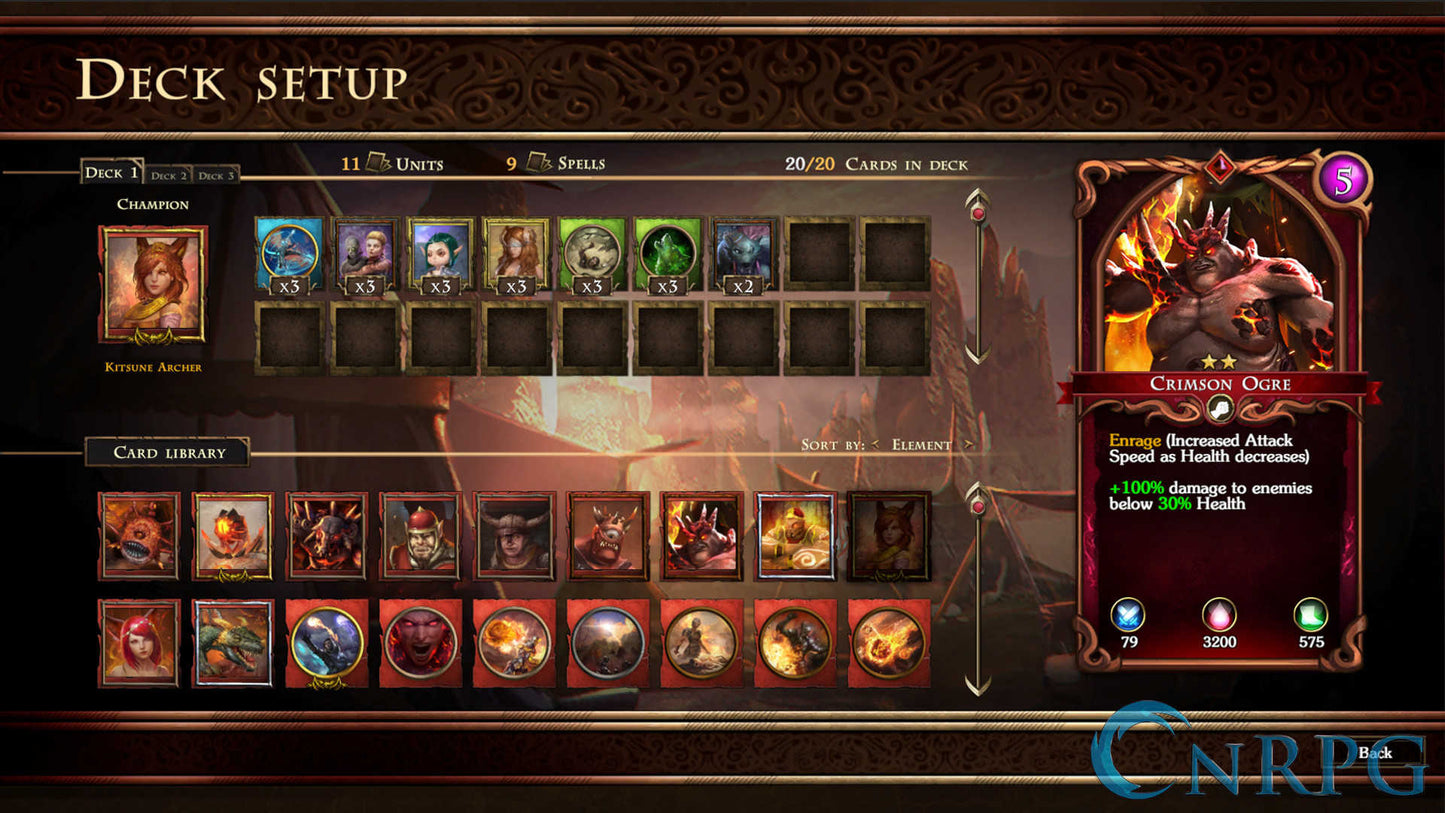Click the Card Library header
Screen dimensions: 1445x813
(168, 452)
